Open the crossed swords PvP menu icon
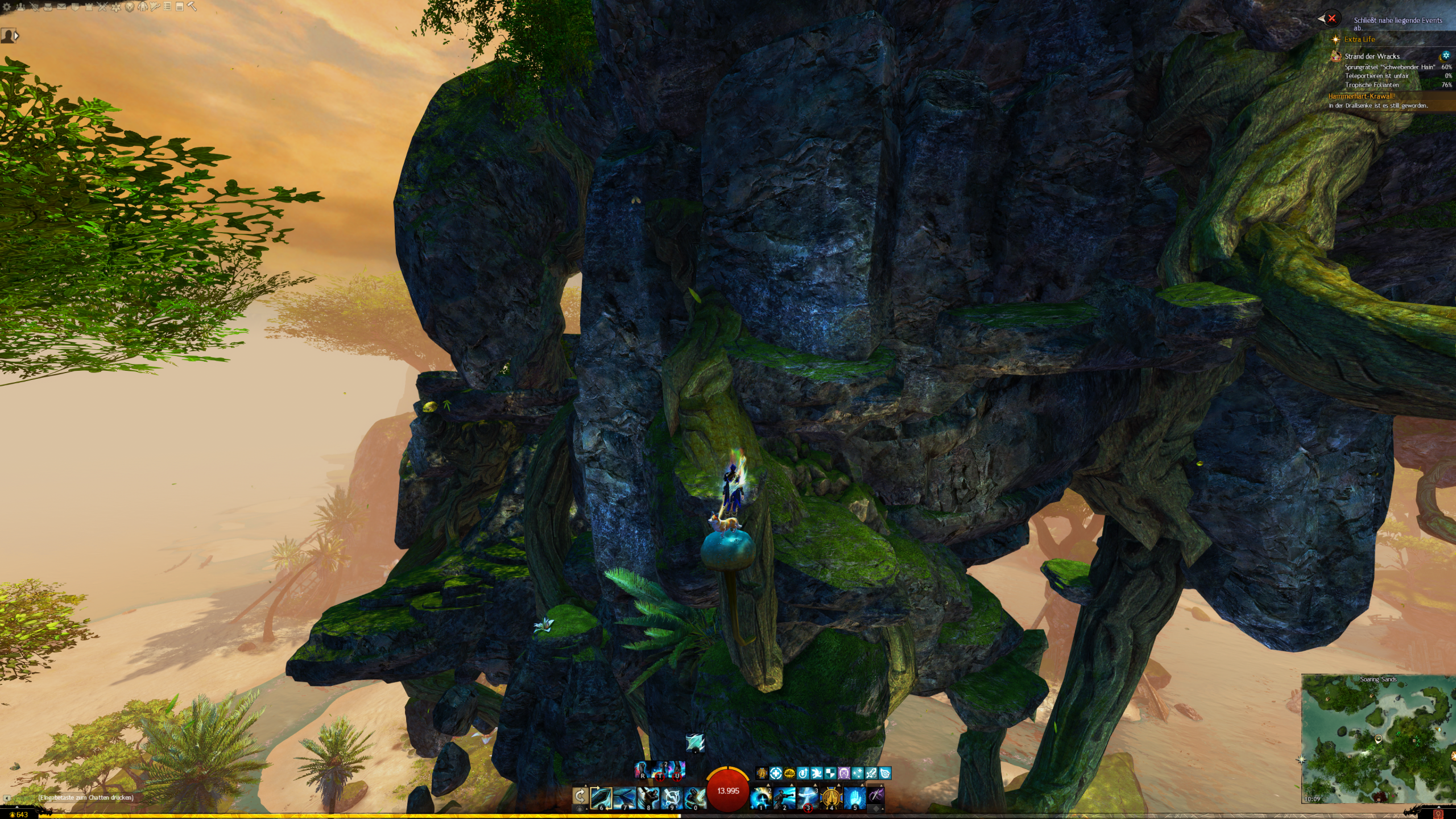 (x=102, y=7)
